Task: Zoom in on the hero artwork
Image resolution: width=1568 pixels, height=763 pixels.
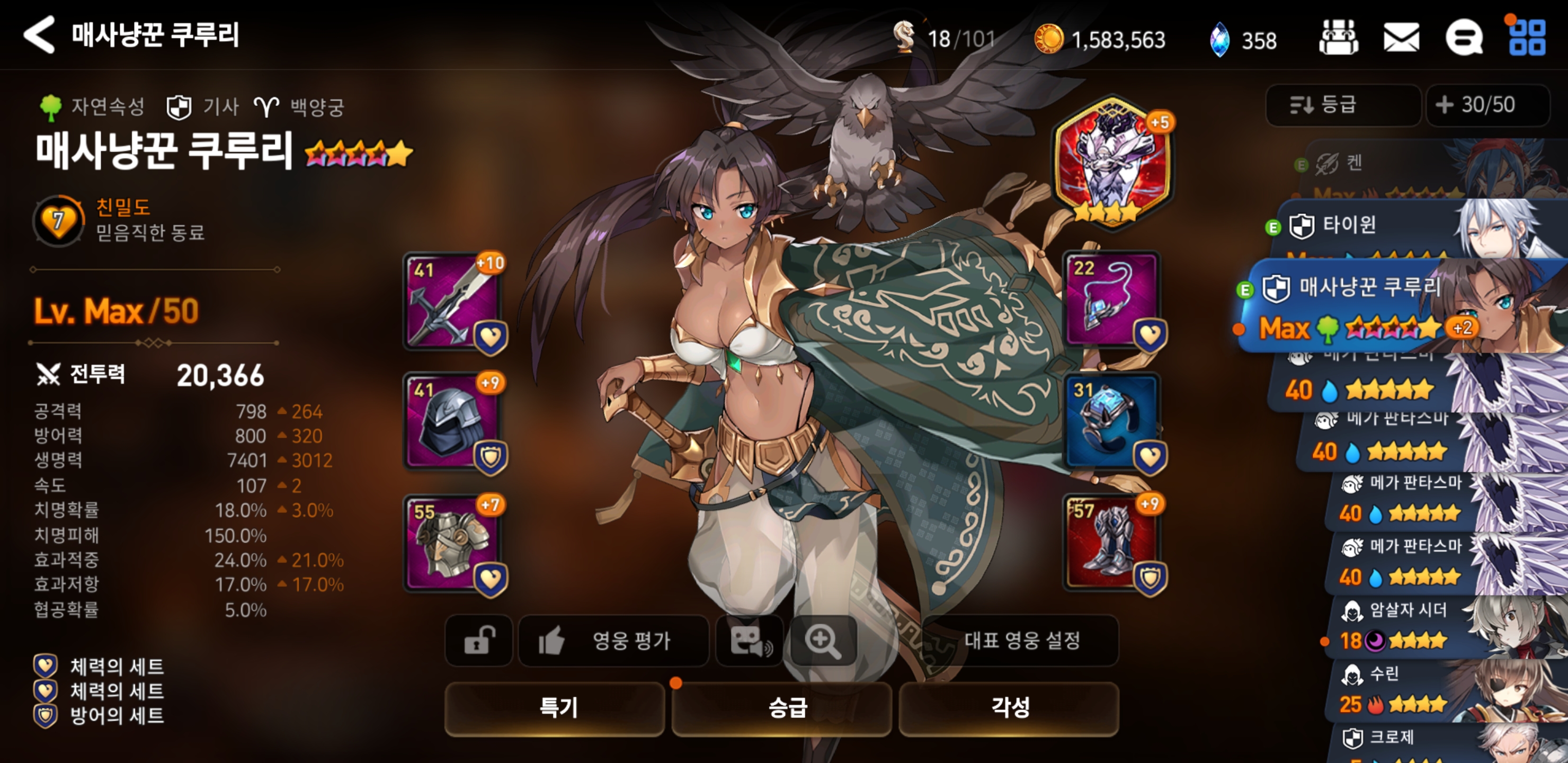Action: [x=822, y=641]
